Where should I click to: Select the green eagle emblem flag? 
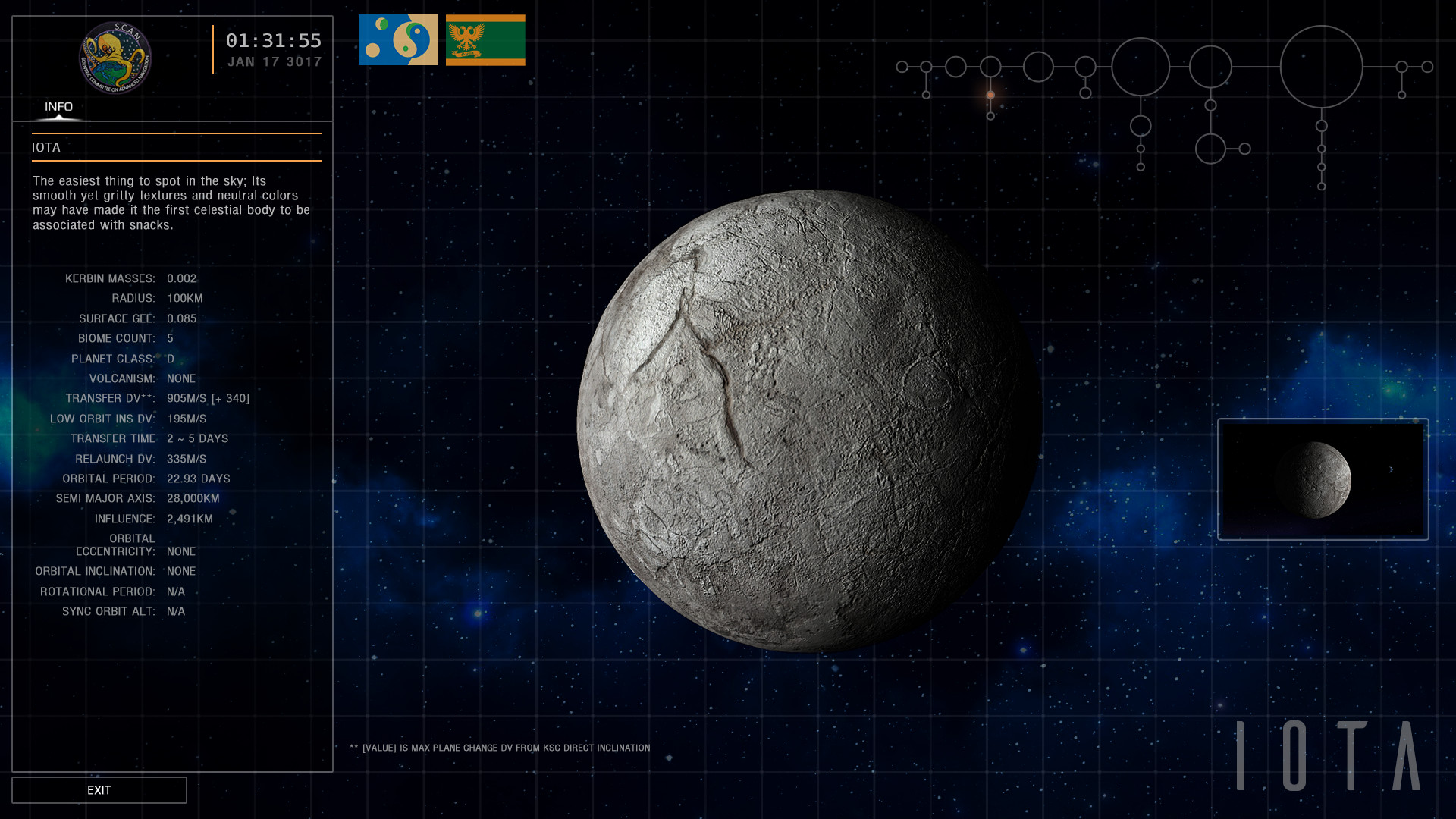pyautogui.click(x=485, y=40)
